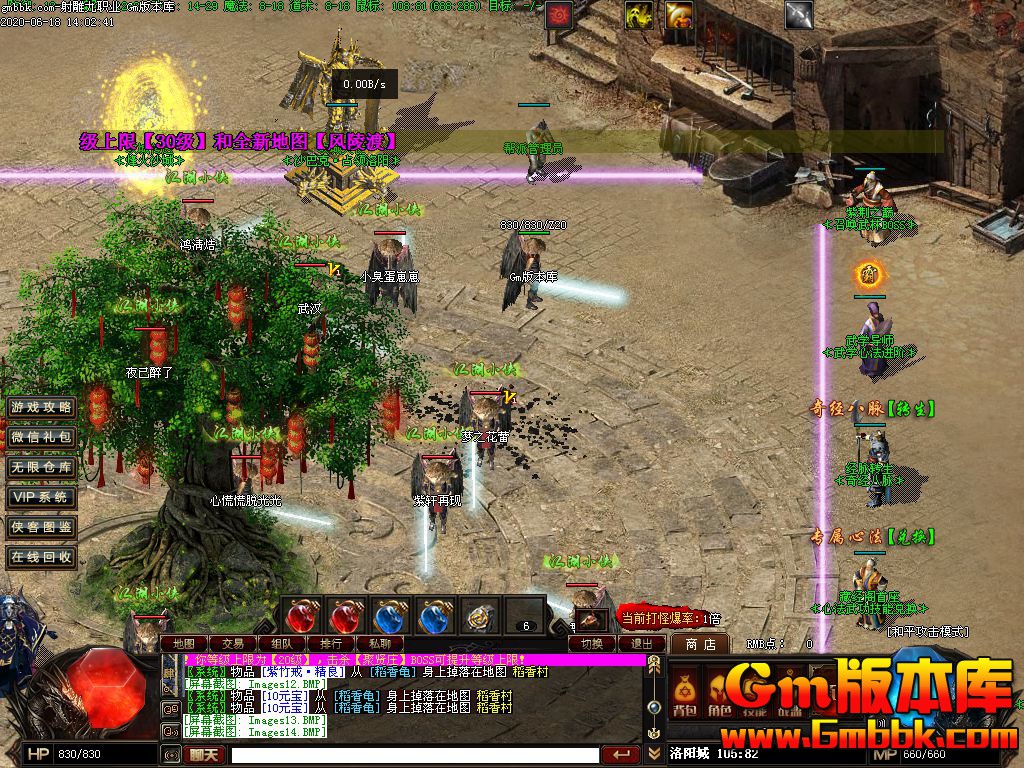The image size is (1024, 768).
Task: Open the 无限仓库 unlimited warehouse
Action: tap(41, 467)
